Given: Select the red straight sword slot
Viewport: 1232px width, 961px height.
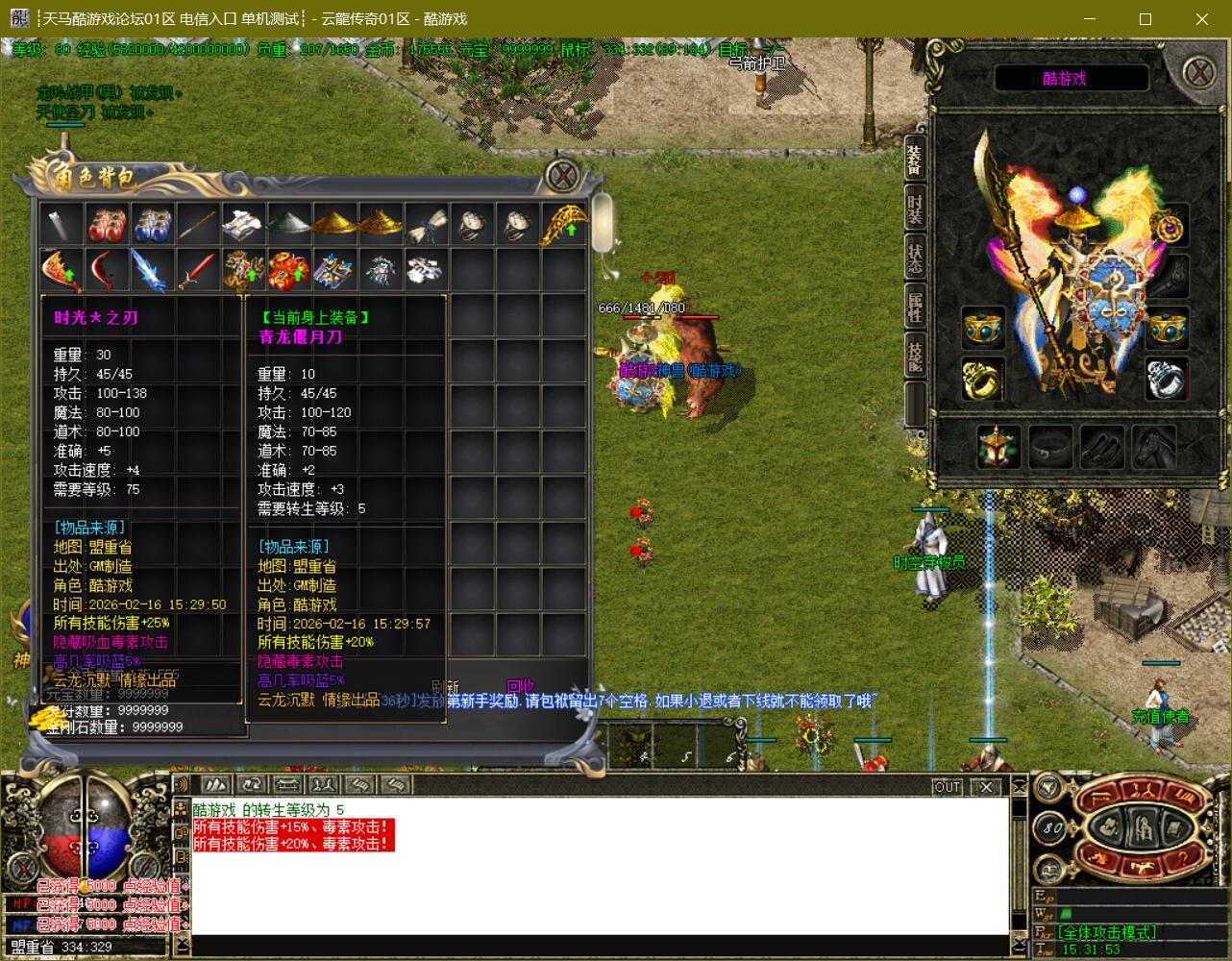Looking at the screenshot, I should 199,270.
